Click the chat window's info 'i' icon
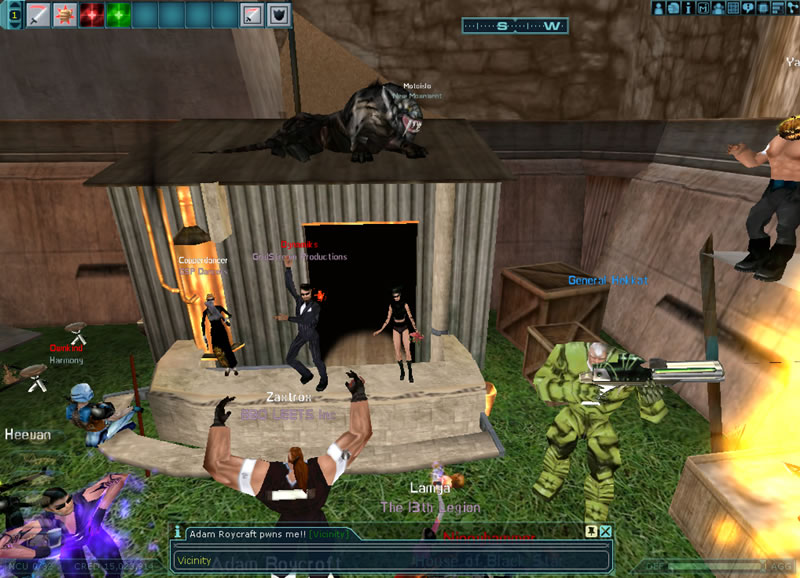800x578 pixels. click(x=178, y=533)
